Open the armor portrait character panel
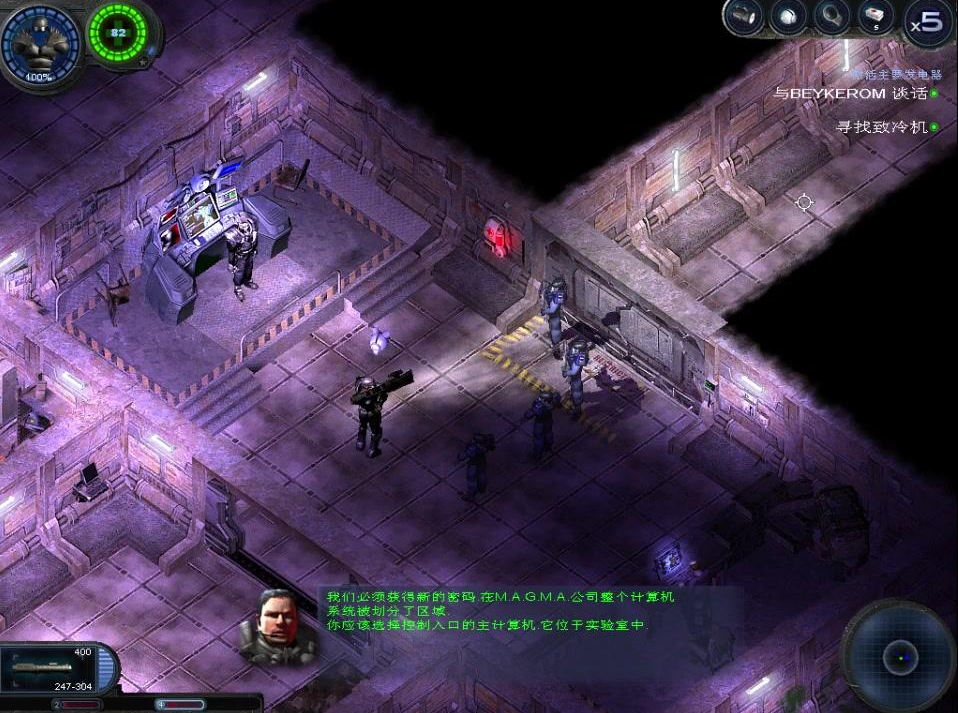 click(x=41, y=44)
